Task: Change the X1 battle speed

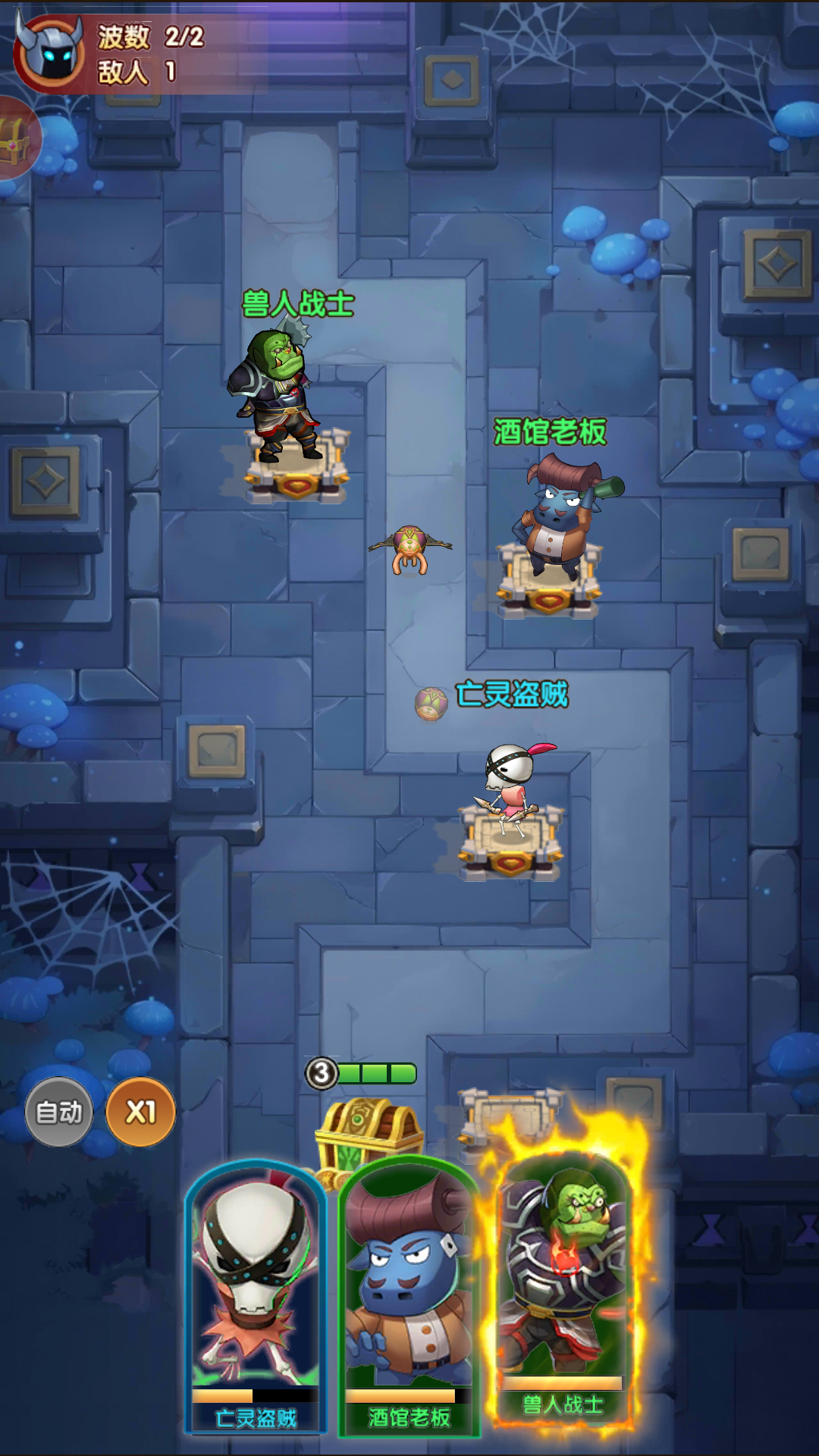Action: click(140, 1112)
